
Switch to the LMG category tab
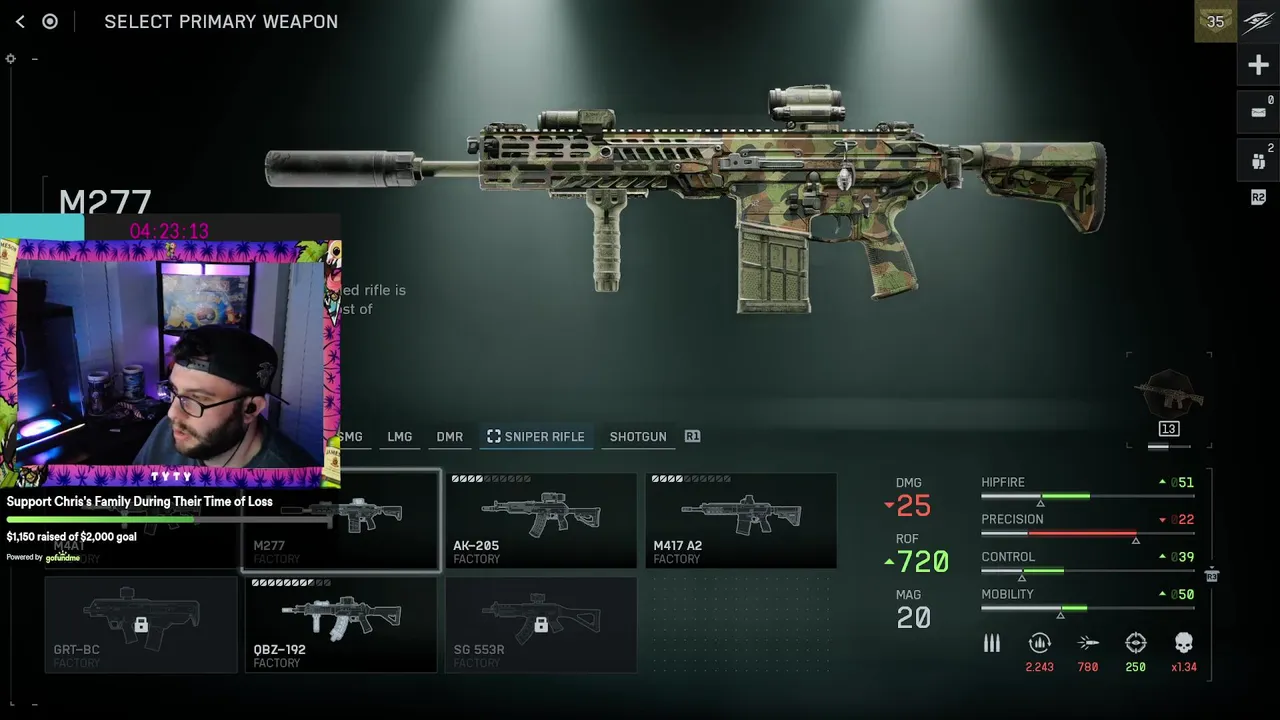(399, 437)
